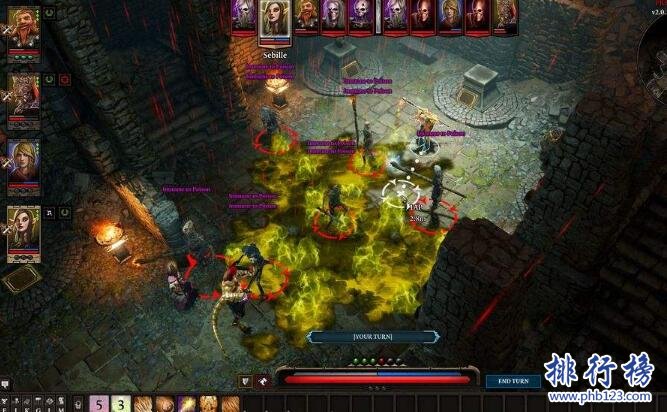End the current turn
Image resolution: width=667 pixels, height=412 pixels.
click(513, 381)
